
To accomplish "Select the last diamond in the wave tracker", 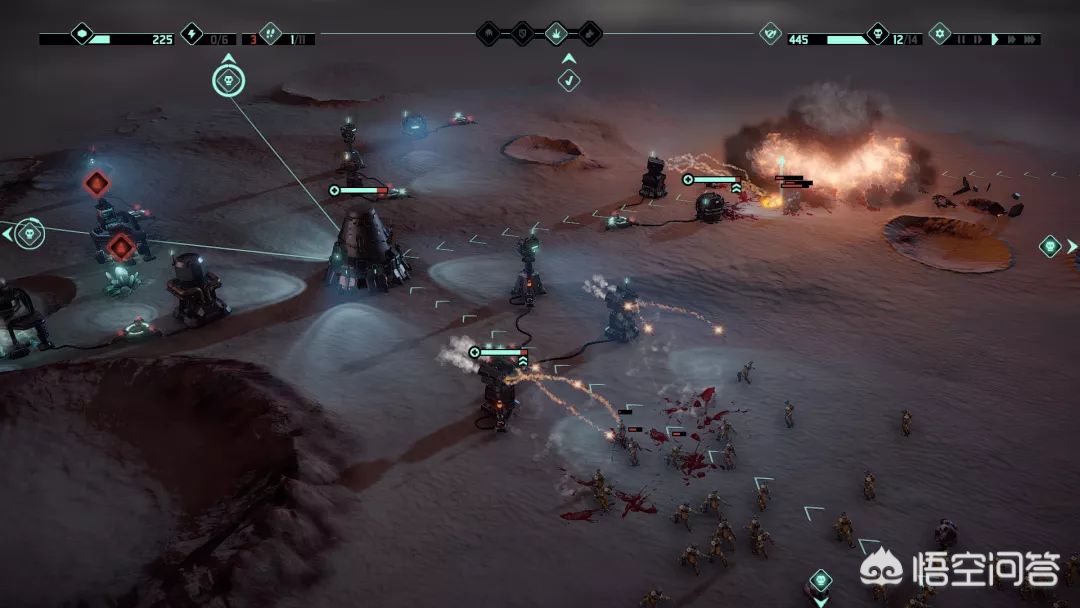I will 590,34.
